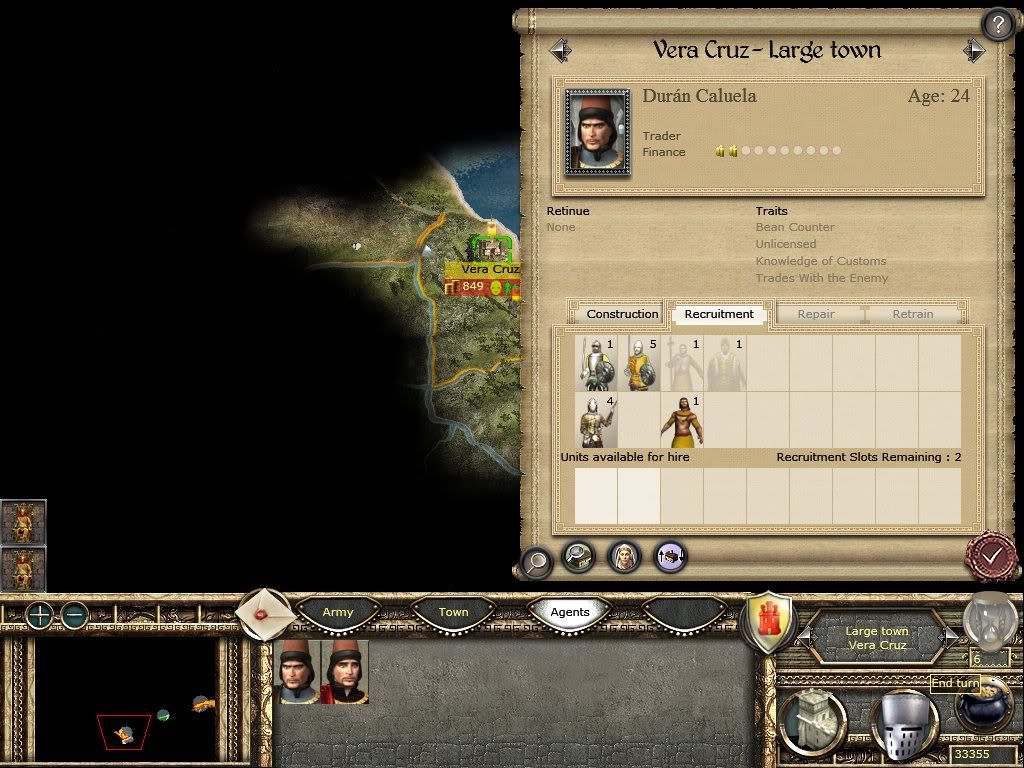Open the faction overview red castle shield

pos(770,623)
